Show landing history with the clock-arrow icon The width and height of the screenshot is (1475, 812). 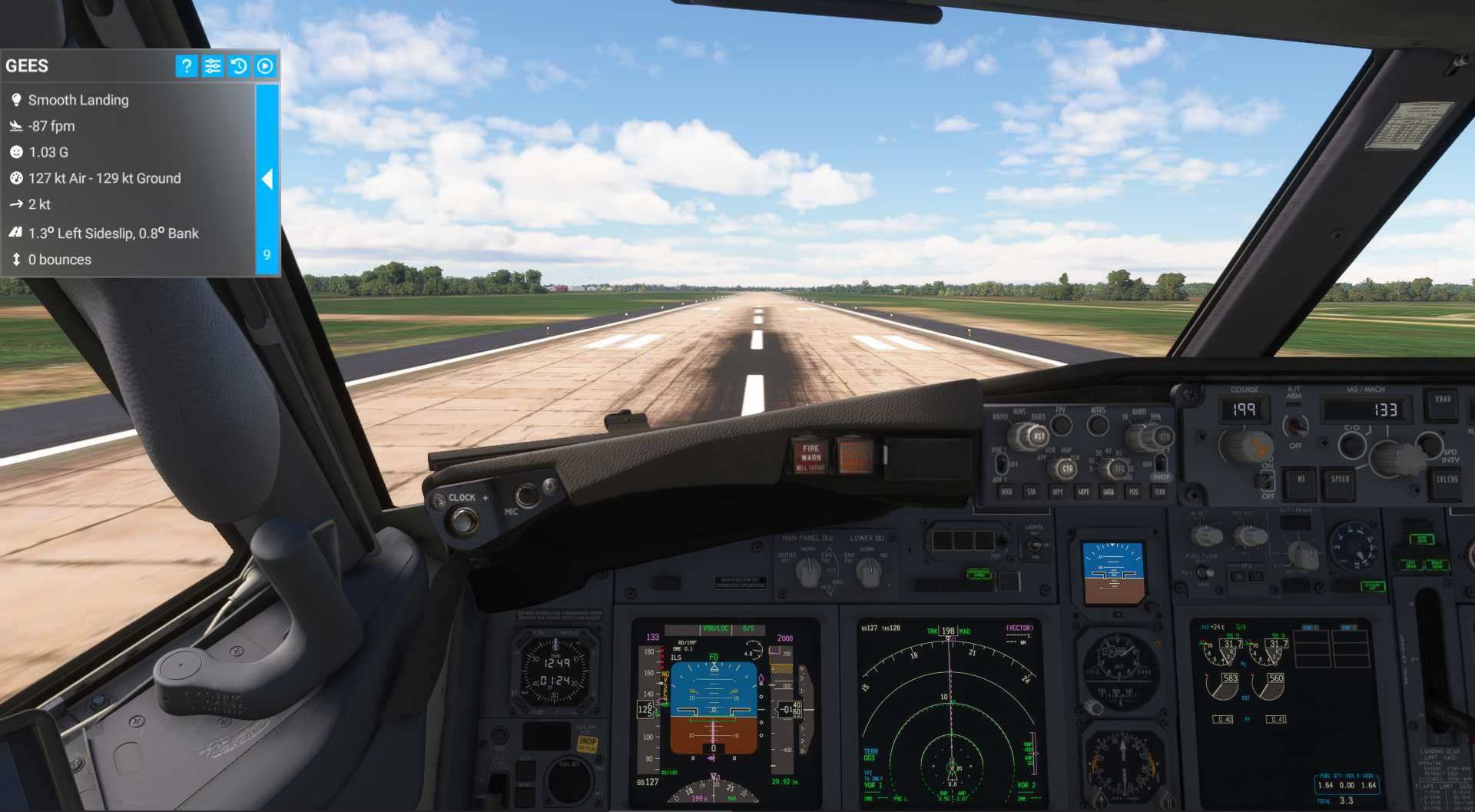coord(239,66)
